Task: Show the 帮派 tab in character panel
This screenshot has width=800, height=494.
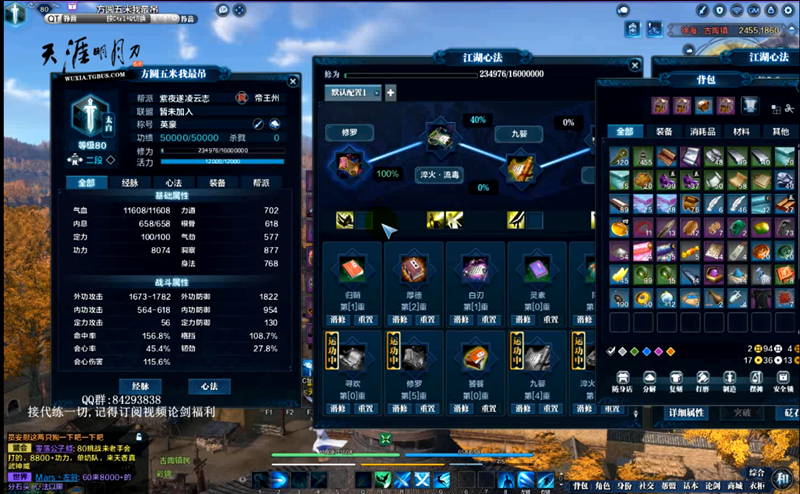Action: 261,183
